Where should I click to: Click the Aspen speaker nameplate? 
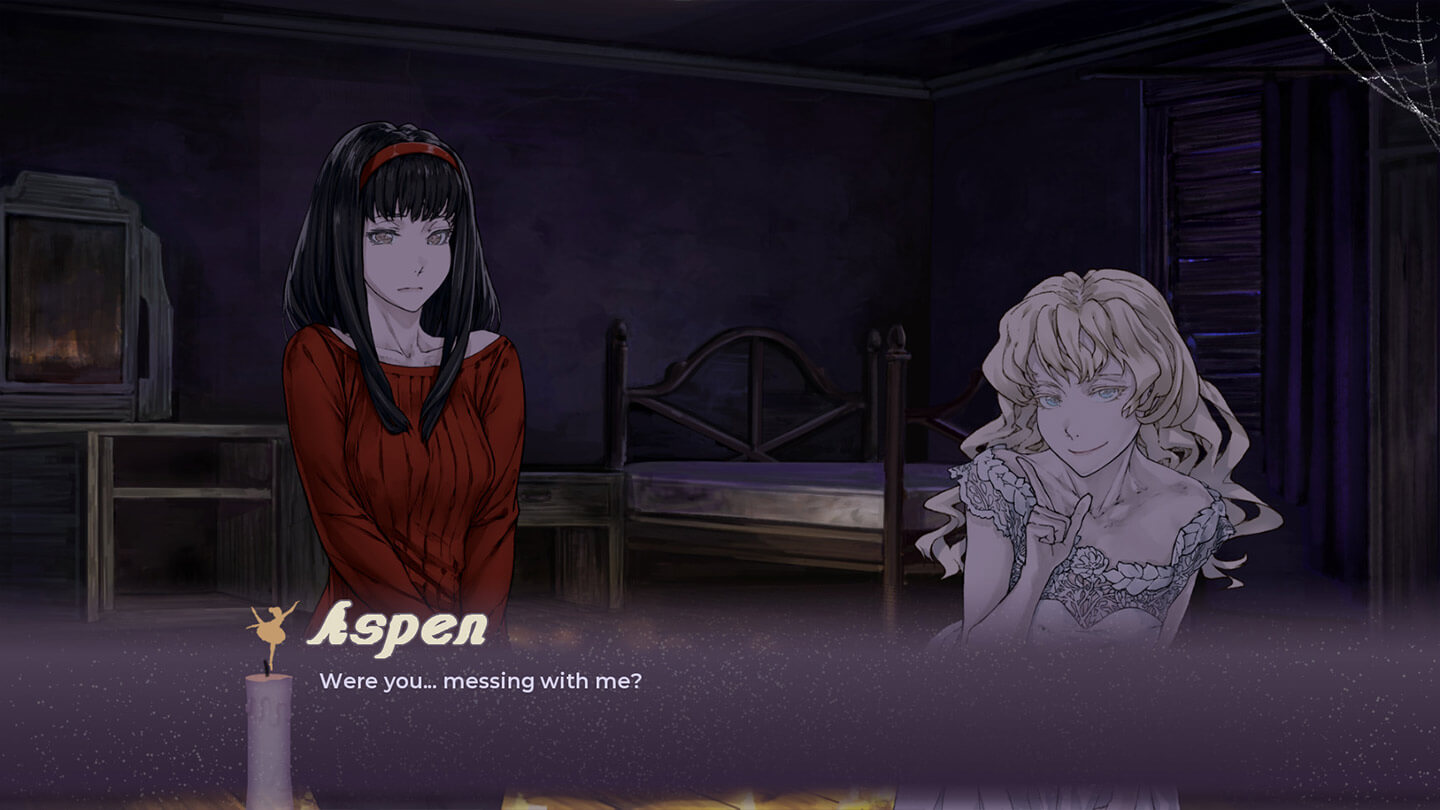click(x=398, y=630)
